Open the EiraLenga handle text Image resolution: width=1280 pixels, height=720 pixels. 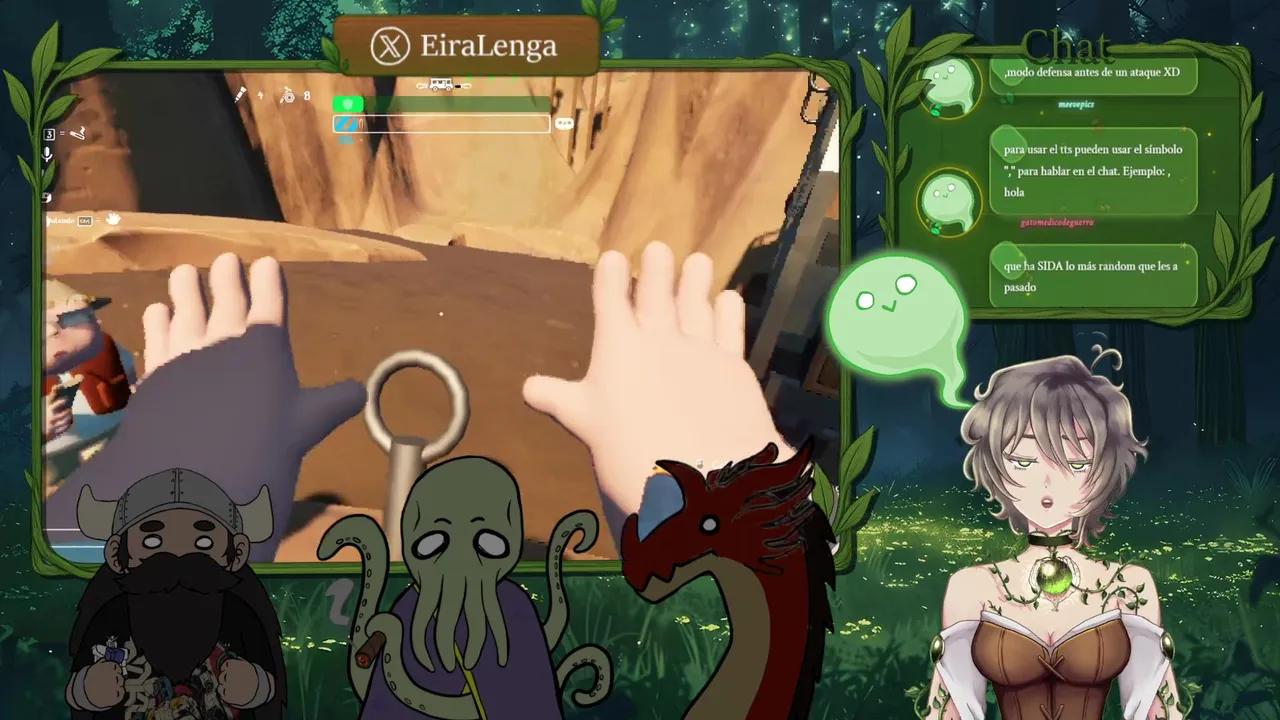point(490,45)
